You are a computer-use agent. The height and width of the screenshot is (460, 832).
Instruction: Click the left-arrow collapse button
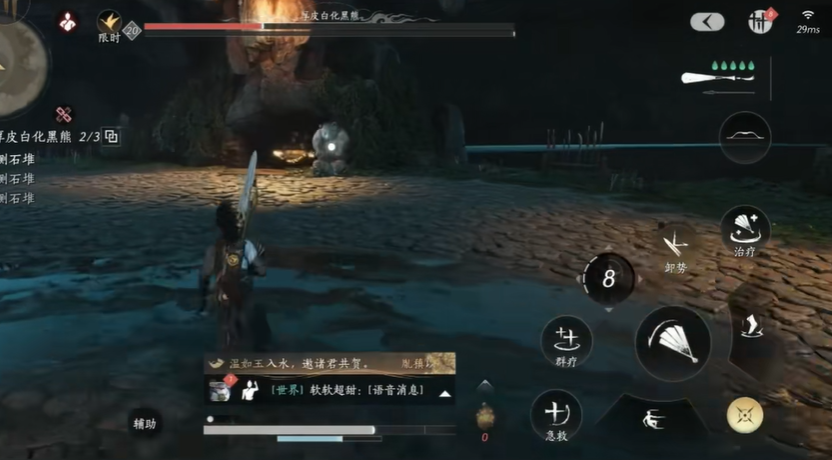(707, 22)
